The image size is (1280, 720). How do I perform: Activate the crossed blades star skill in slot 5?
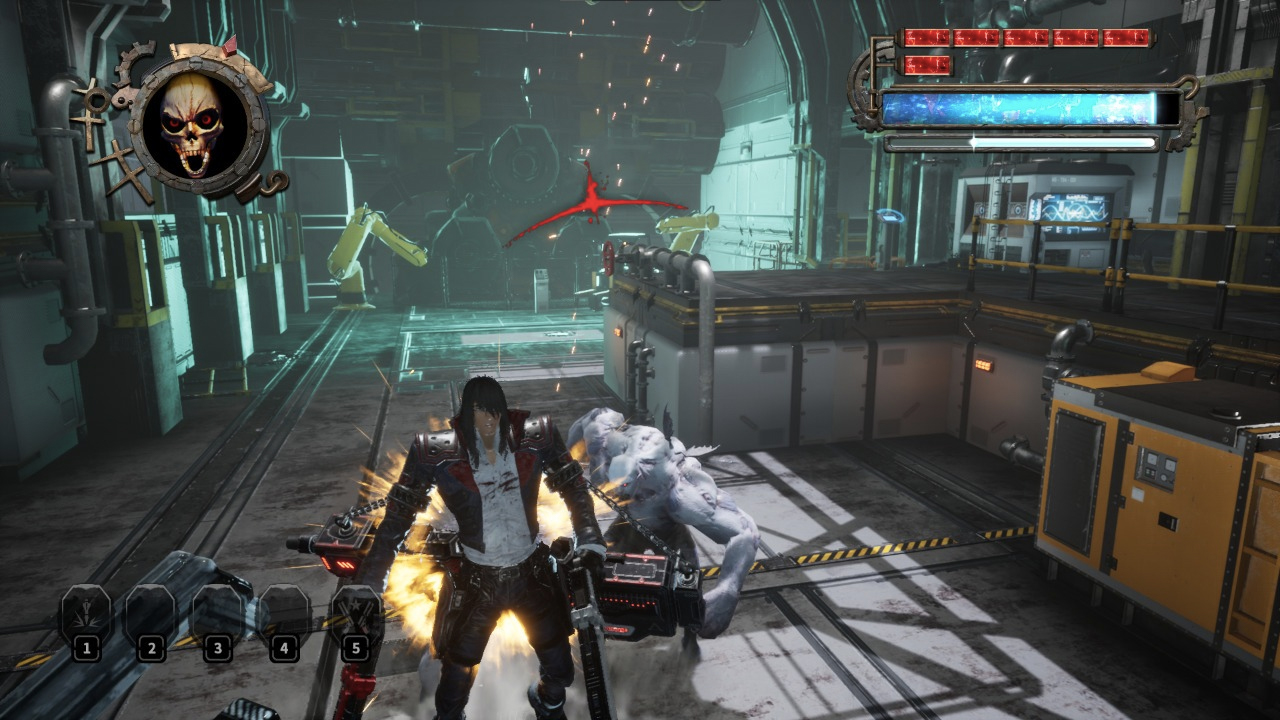355,614
